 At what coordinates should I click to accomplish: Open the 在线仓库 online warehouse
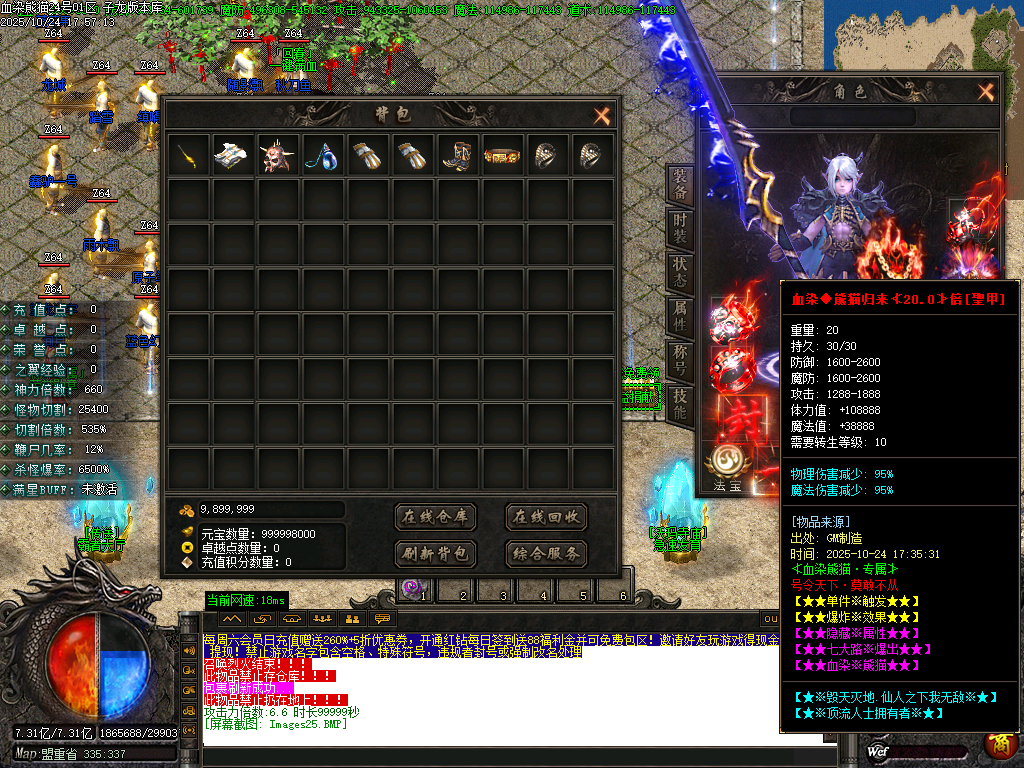pos(436,517)
